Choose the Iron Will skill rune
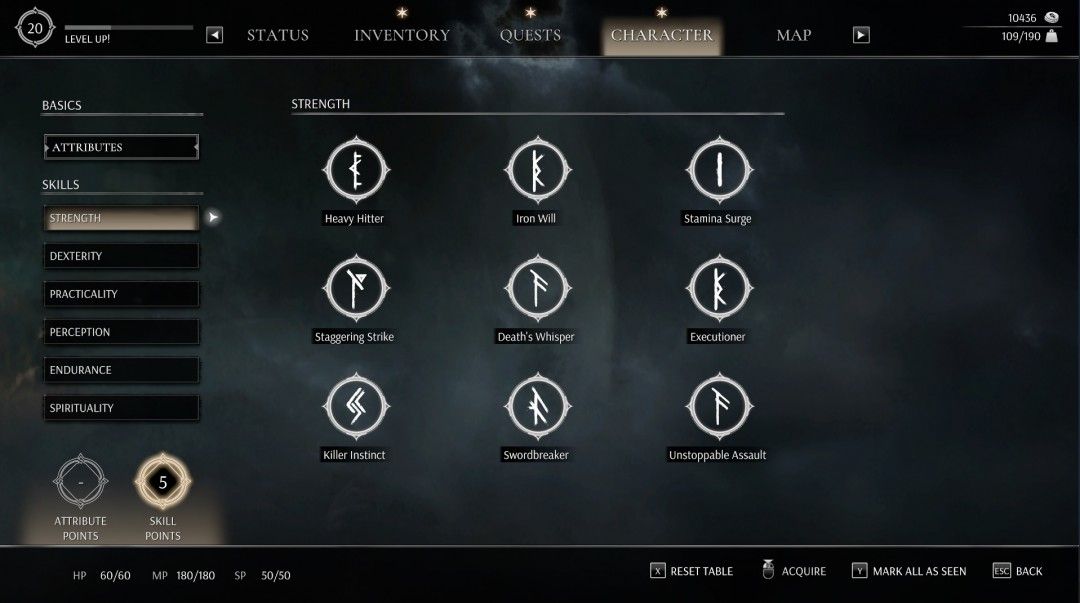 [536, 171]
